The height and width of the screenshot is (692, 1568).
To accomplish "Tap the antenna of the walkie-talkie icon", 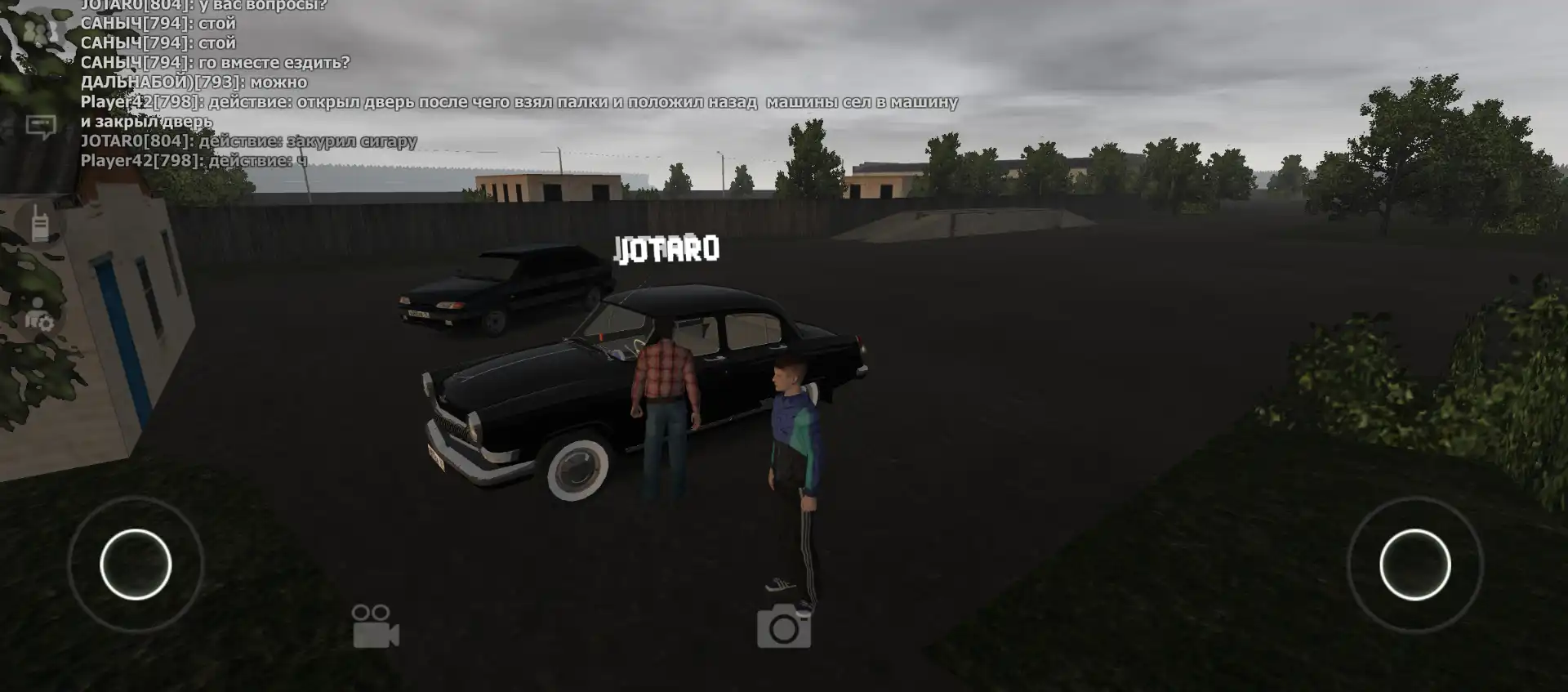I will (36, 206).
